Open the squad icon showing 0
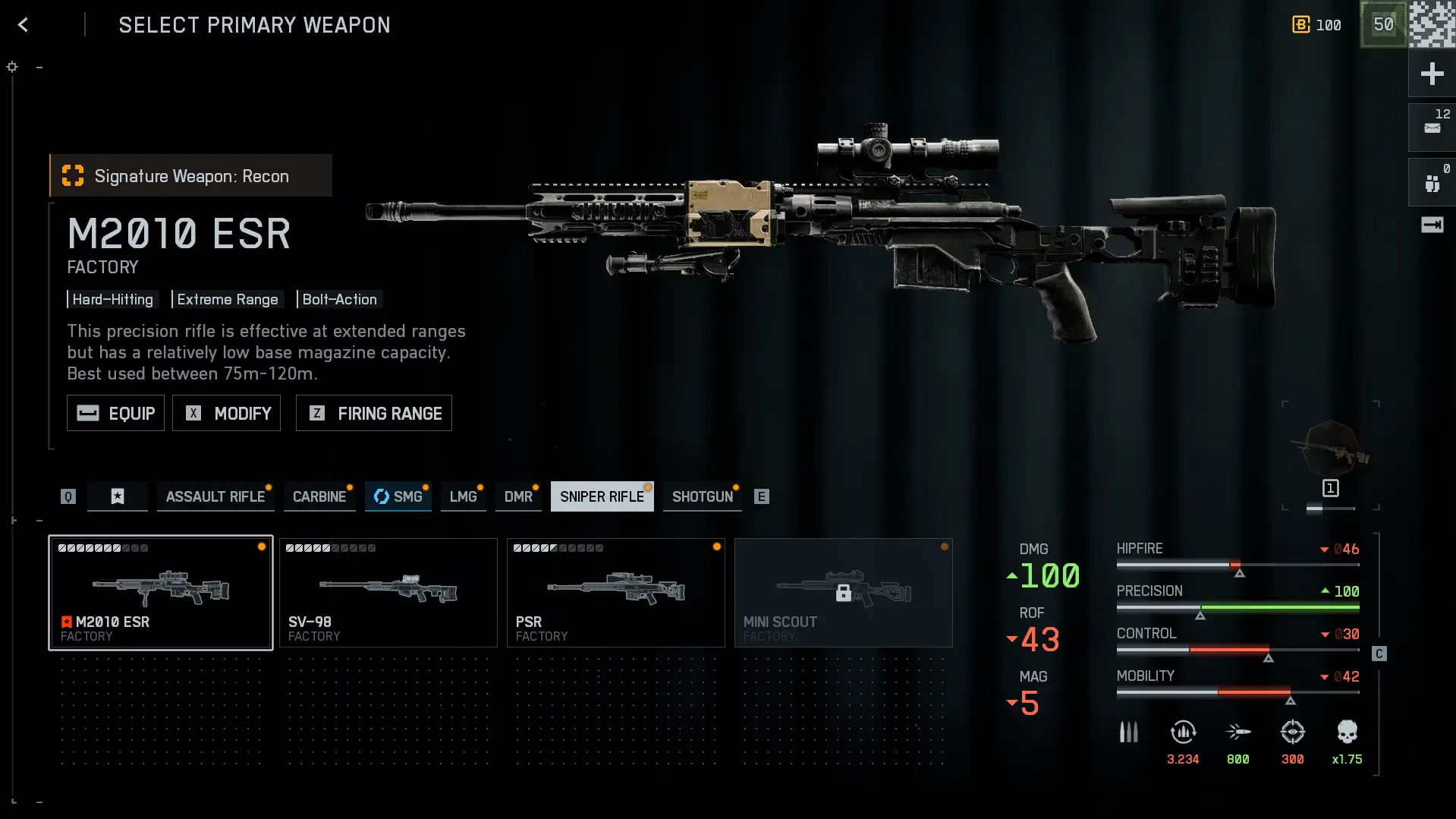 (x=1432, y=182)
